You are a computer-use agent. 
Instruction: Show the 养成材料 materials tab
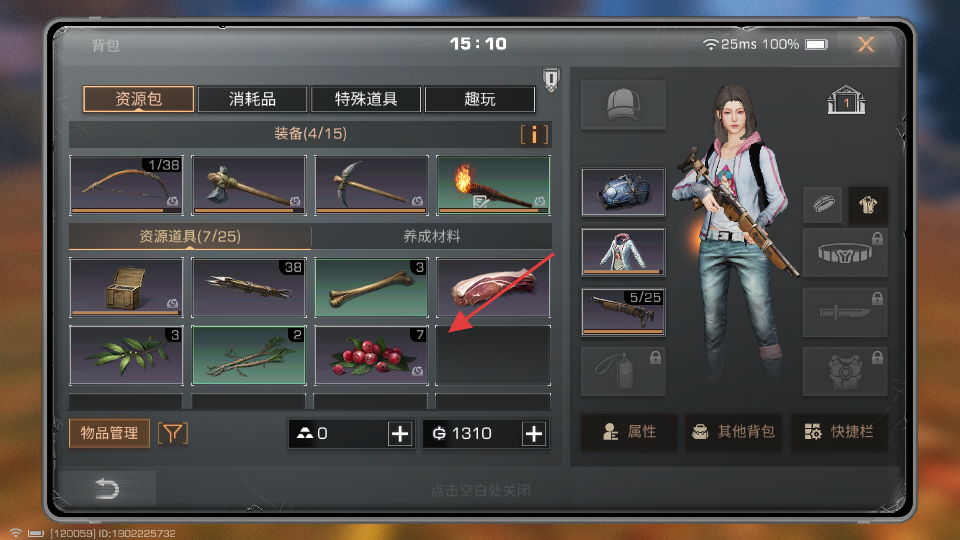(x=431, y=237)
